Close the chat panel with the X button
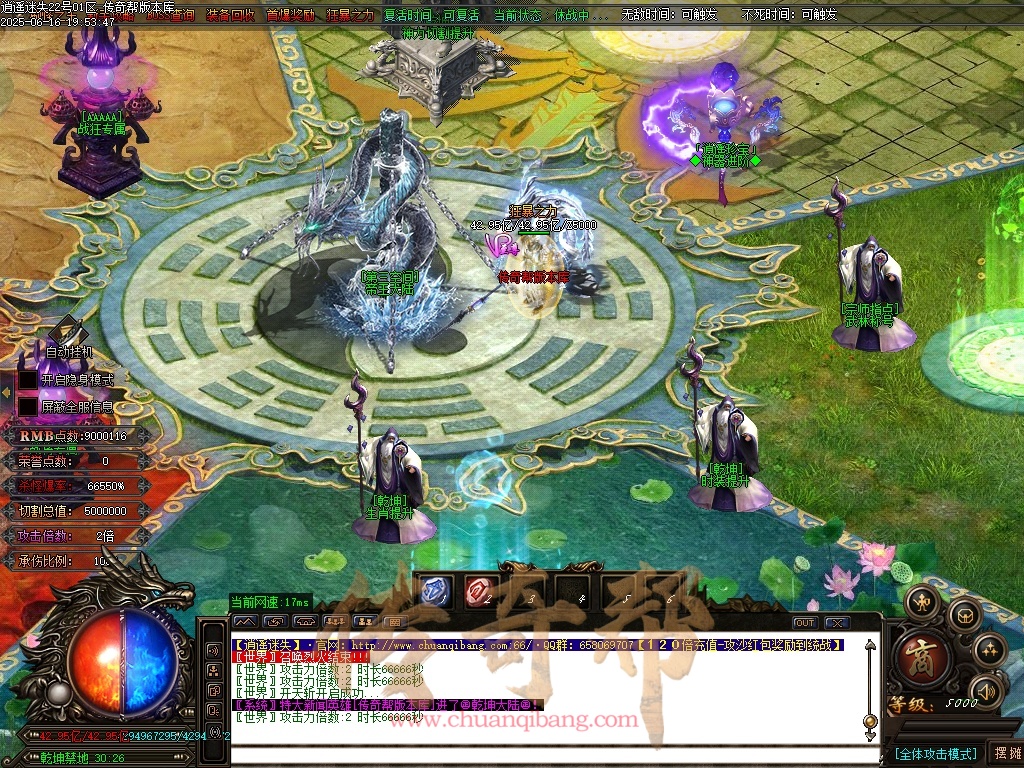The image size is (1024, 768). pyautogui.click(x=835, y=623)
